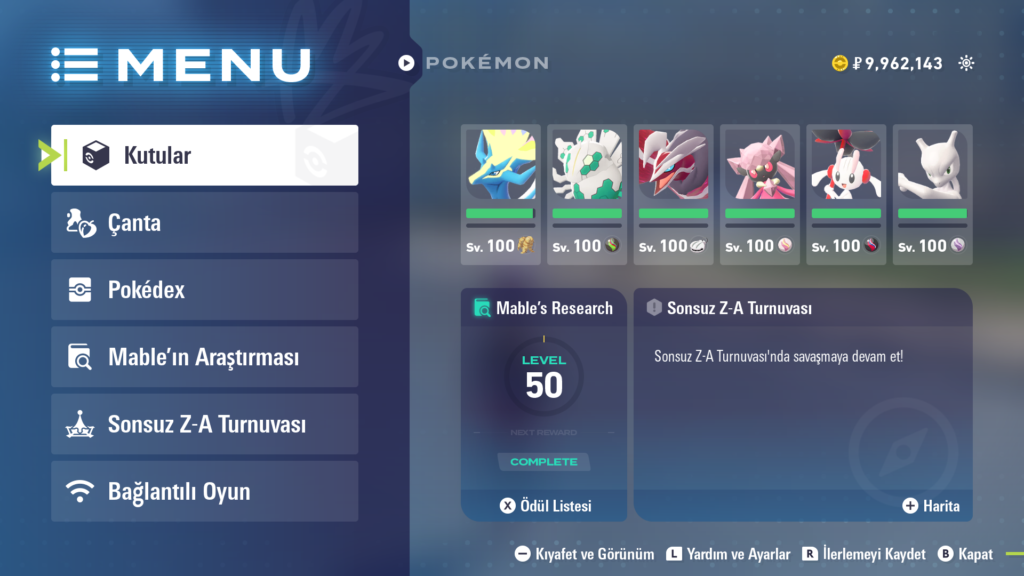Open Yardım ve Ayarlar settings
This screenshot has width=1024, height=576.
[720, 554]
